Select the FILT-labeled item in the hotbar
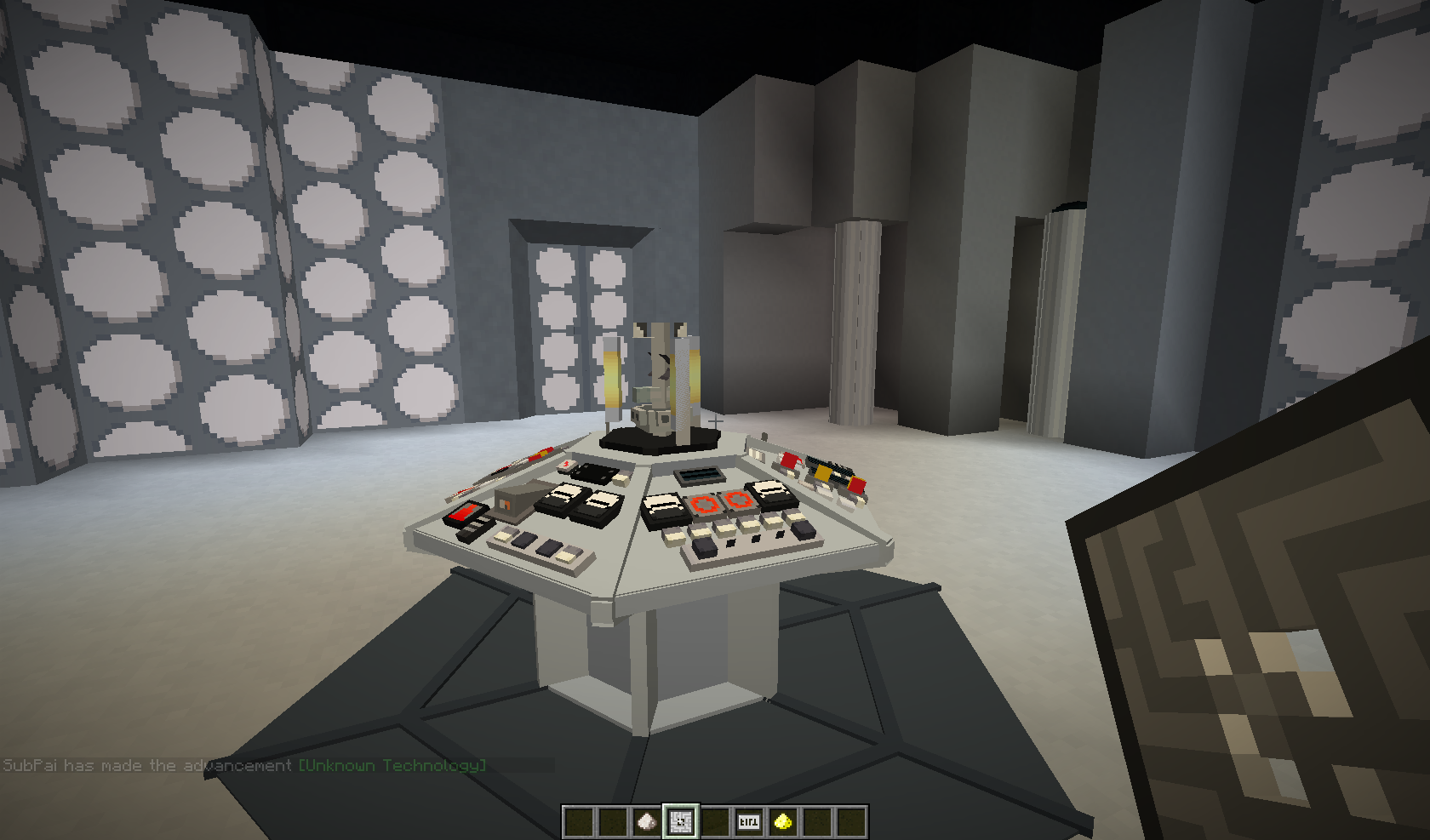 tap(748, 820)
